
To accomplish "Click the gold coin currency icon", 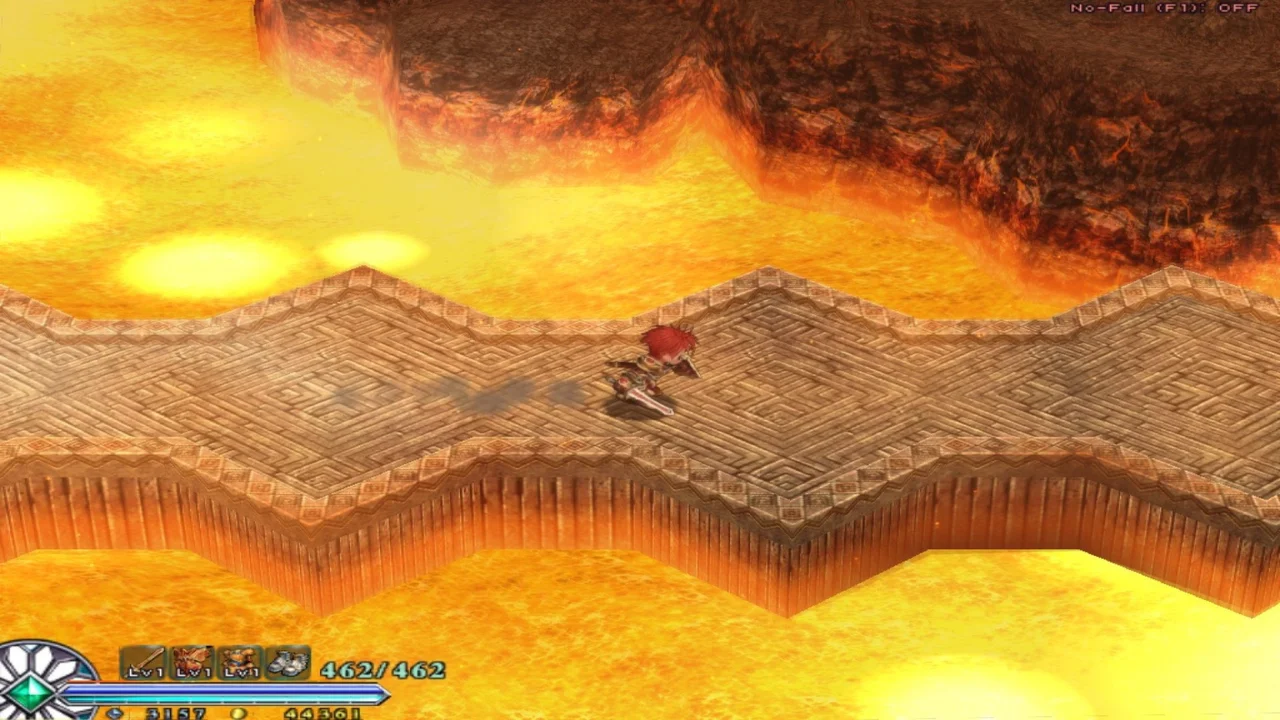I will pos(237,714).
